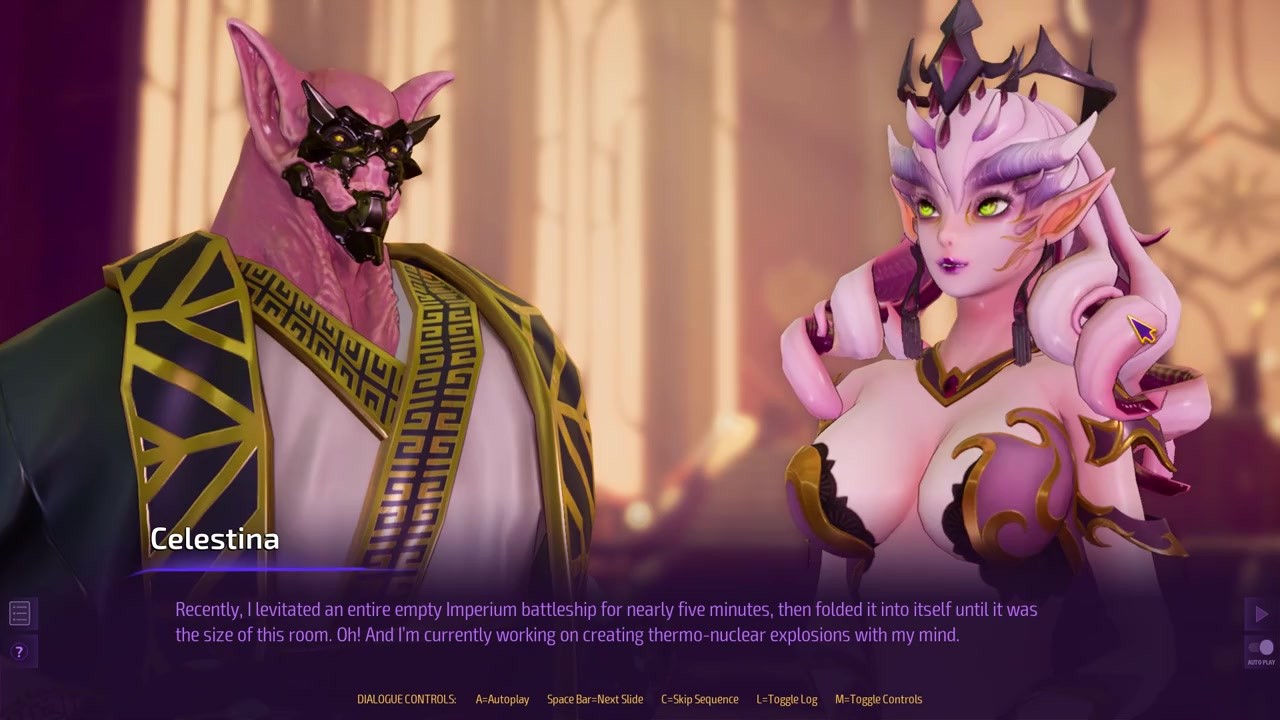The width and height of the screenshot is (1280, 720).
Task: Show the question mark help button
Action: click(19, 652)
